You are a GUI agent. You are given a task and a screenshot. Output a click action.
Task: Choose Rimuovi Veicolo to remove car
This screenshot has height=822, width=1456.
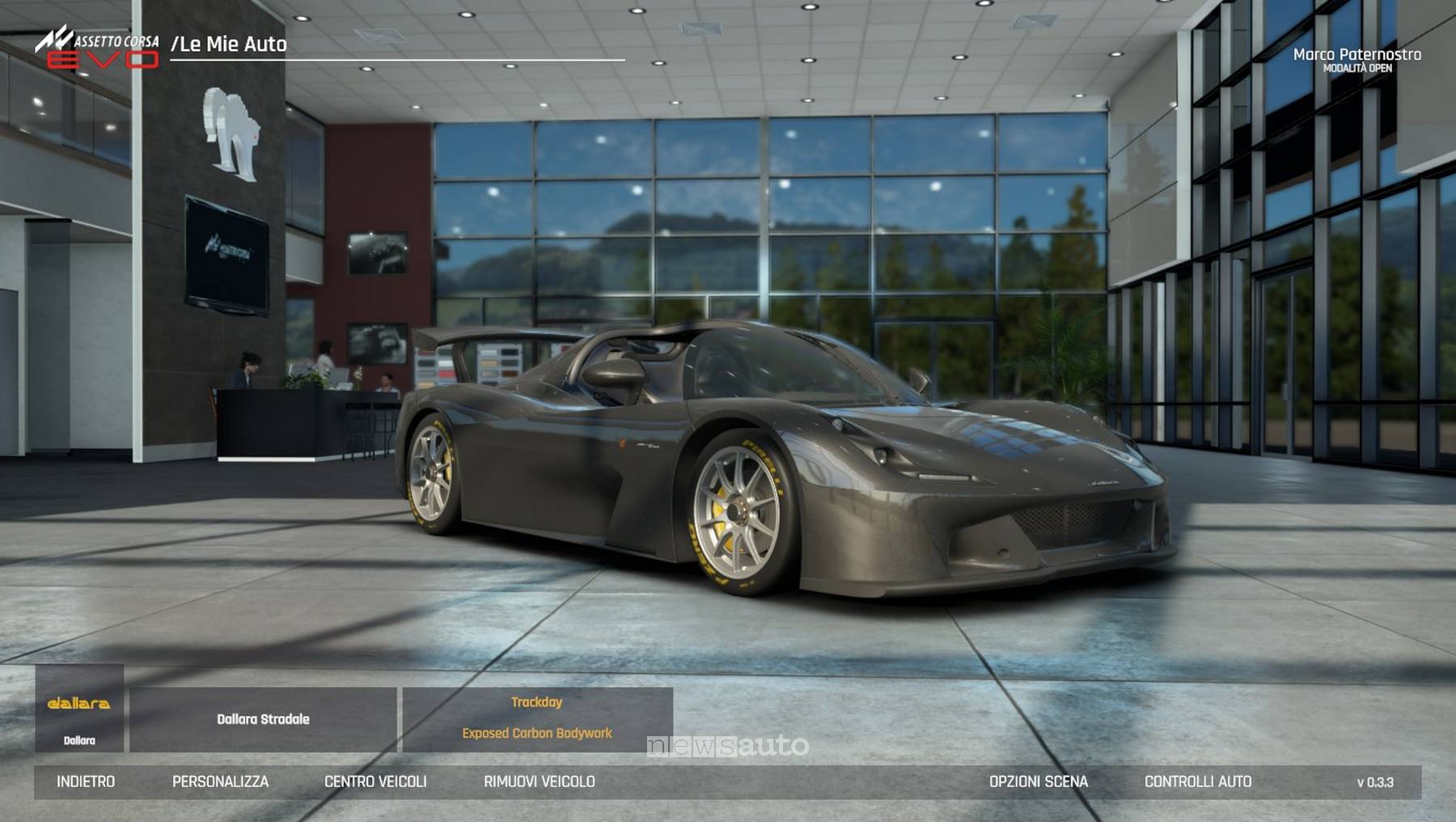coord(540,782)
